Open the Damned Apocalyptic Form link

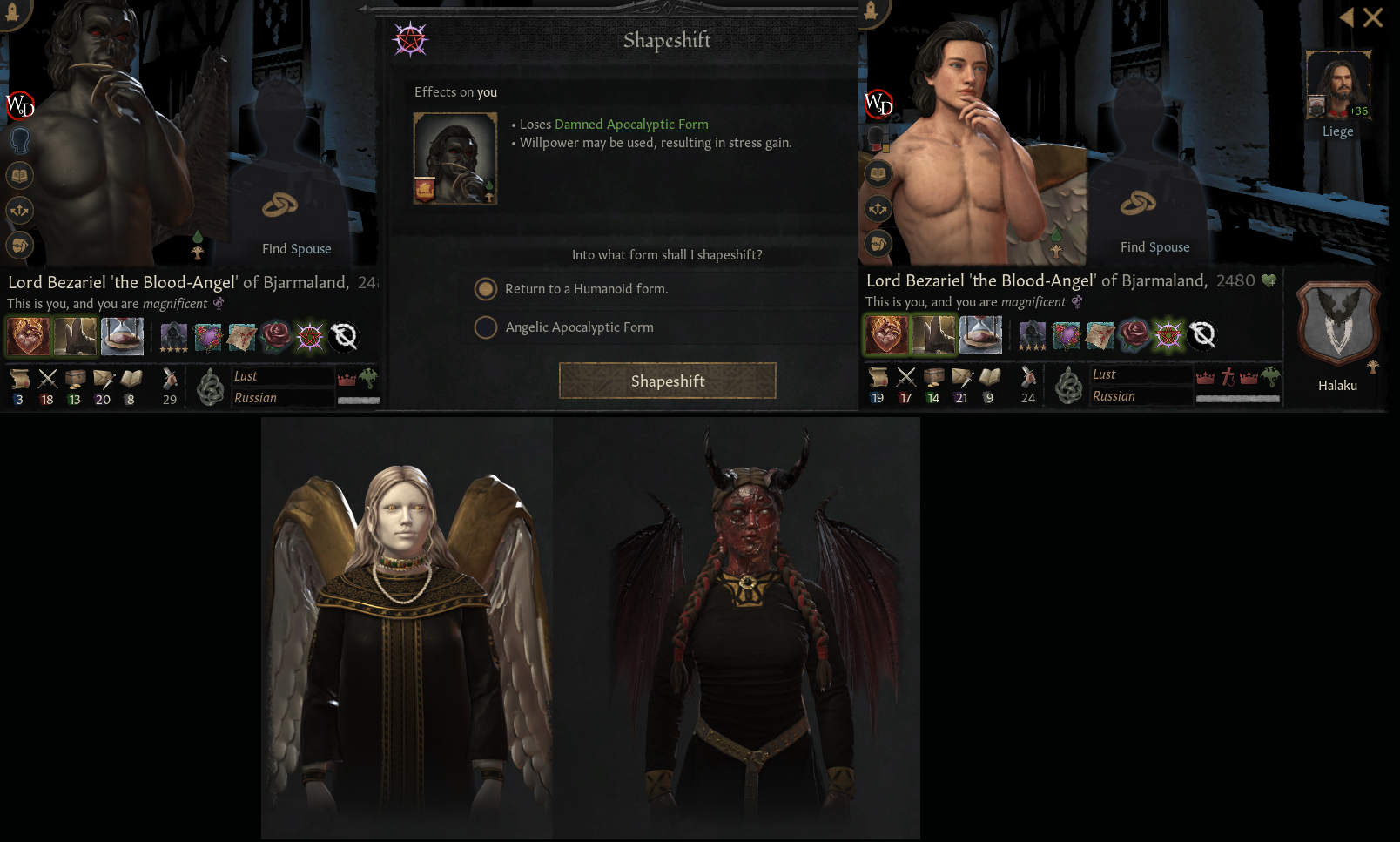click(x=630, y=125)
